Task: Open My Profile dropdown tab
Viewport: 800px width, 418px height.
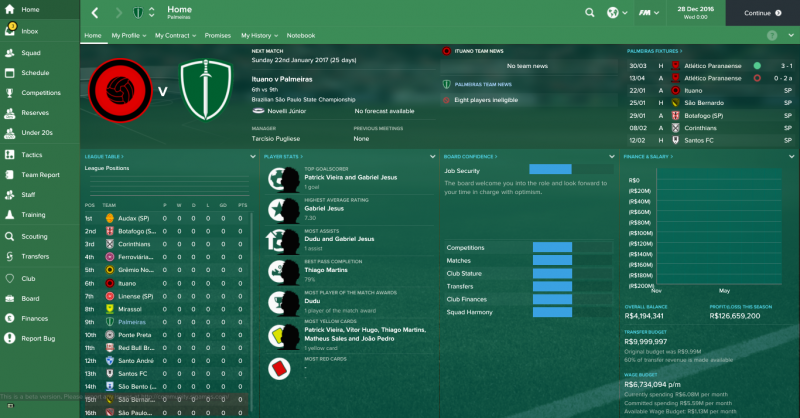Action: 129,35
